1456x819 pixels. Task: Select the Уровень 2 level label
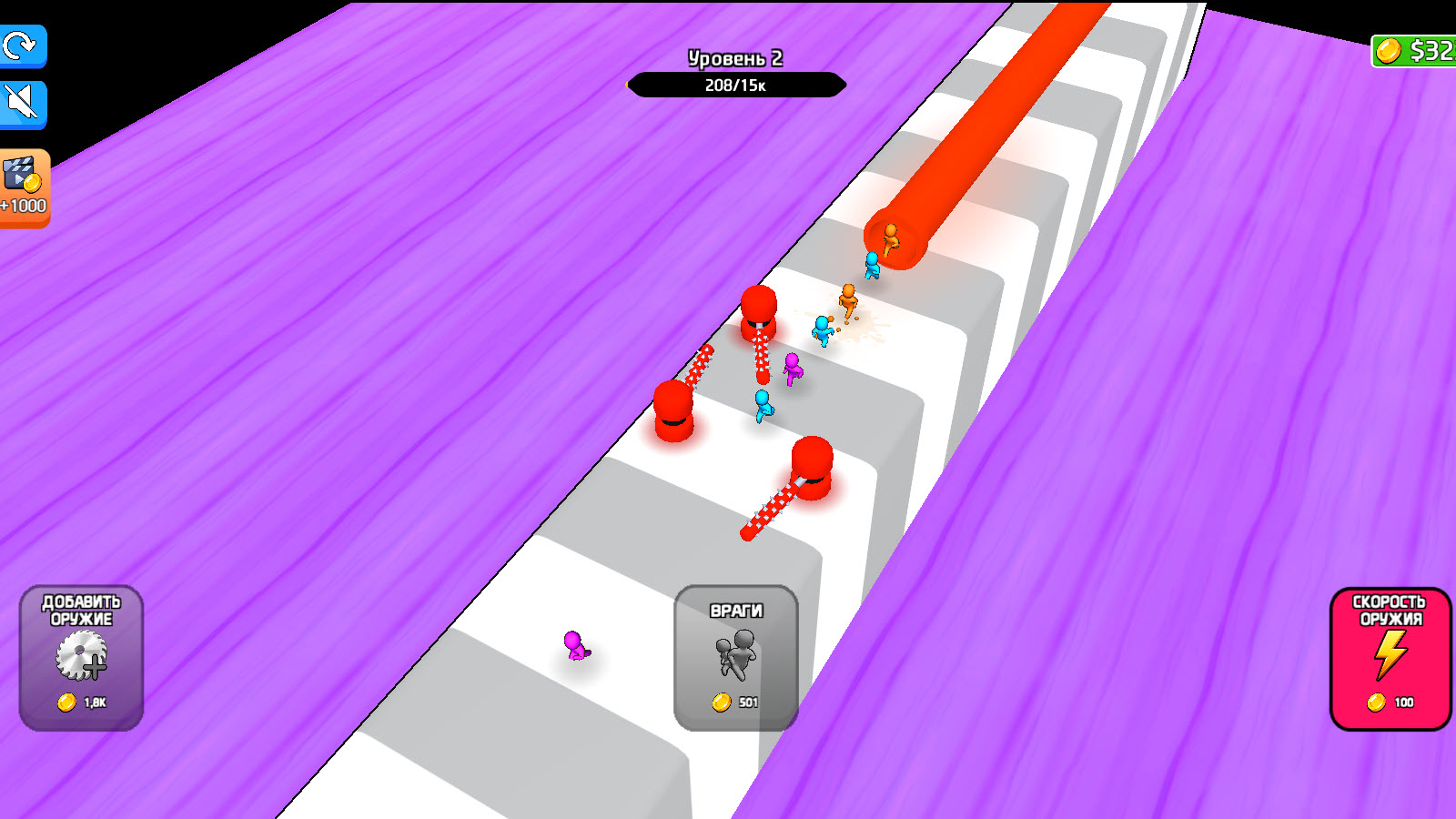pyautogui.click(x=733, y=57)
